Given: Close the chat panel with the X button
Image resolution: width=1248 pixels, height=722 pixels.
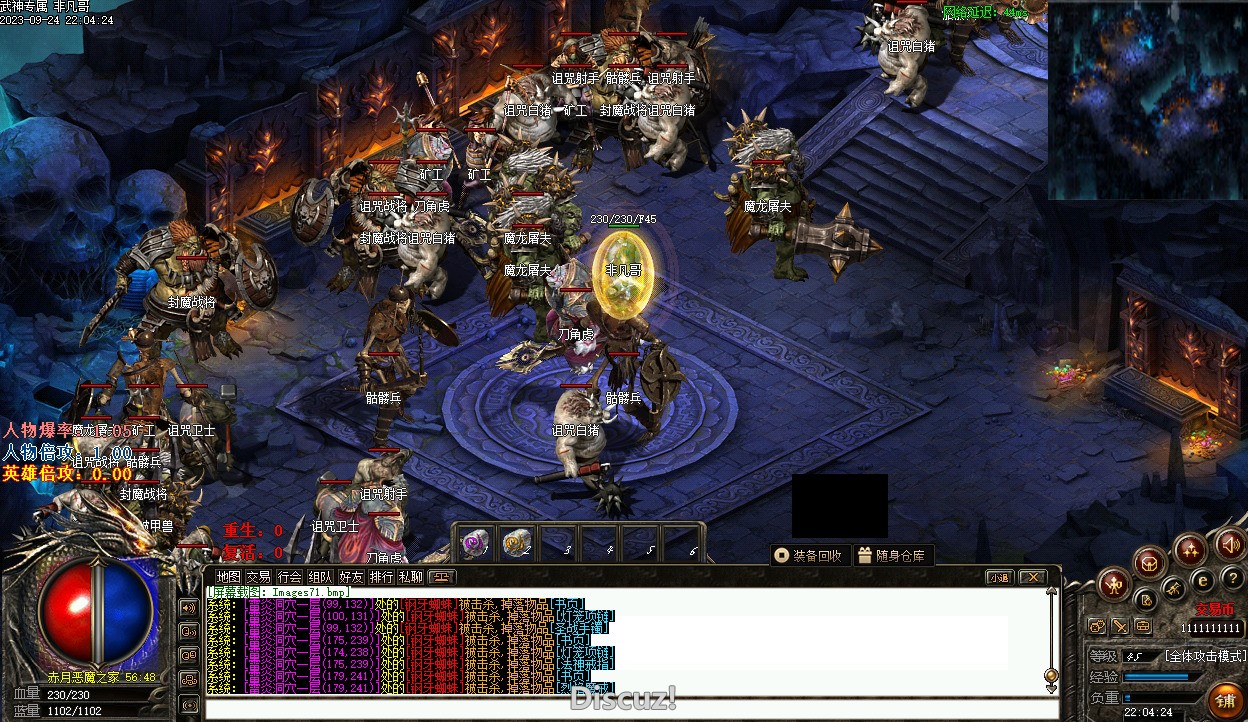Looking at the screenshot, I should click(1032, 577).
